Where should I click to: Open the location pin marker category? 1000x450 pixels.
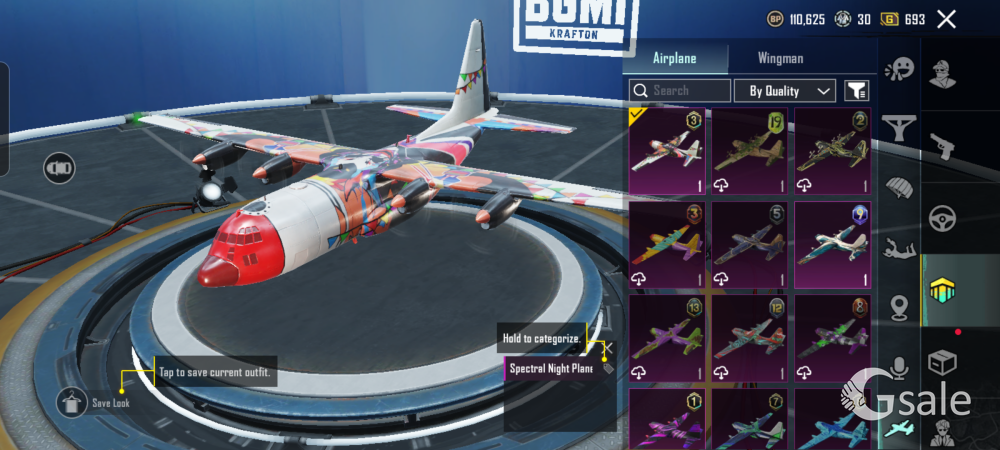pos(899,307)
